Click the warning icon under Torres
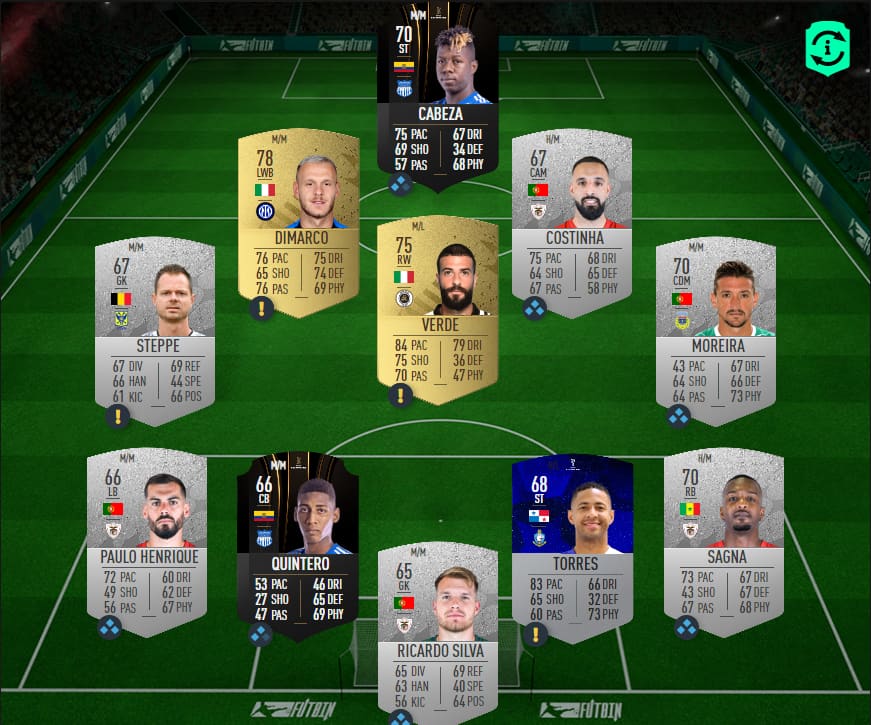Screen dimensions: 871x725 [536, 633]
